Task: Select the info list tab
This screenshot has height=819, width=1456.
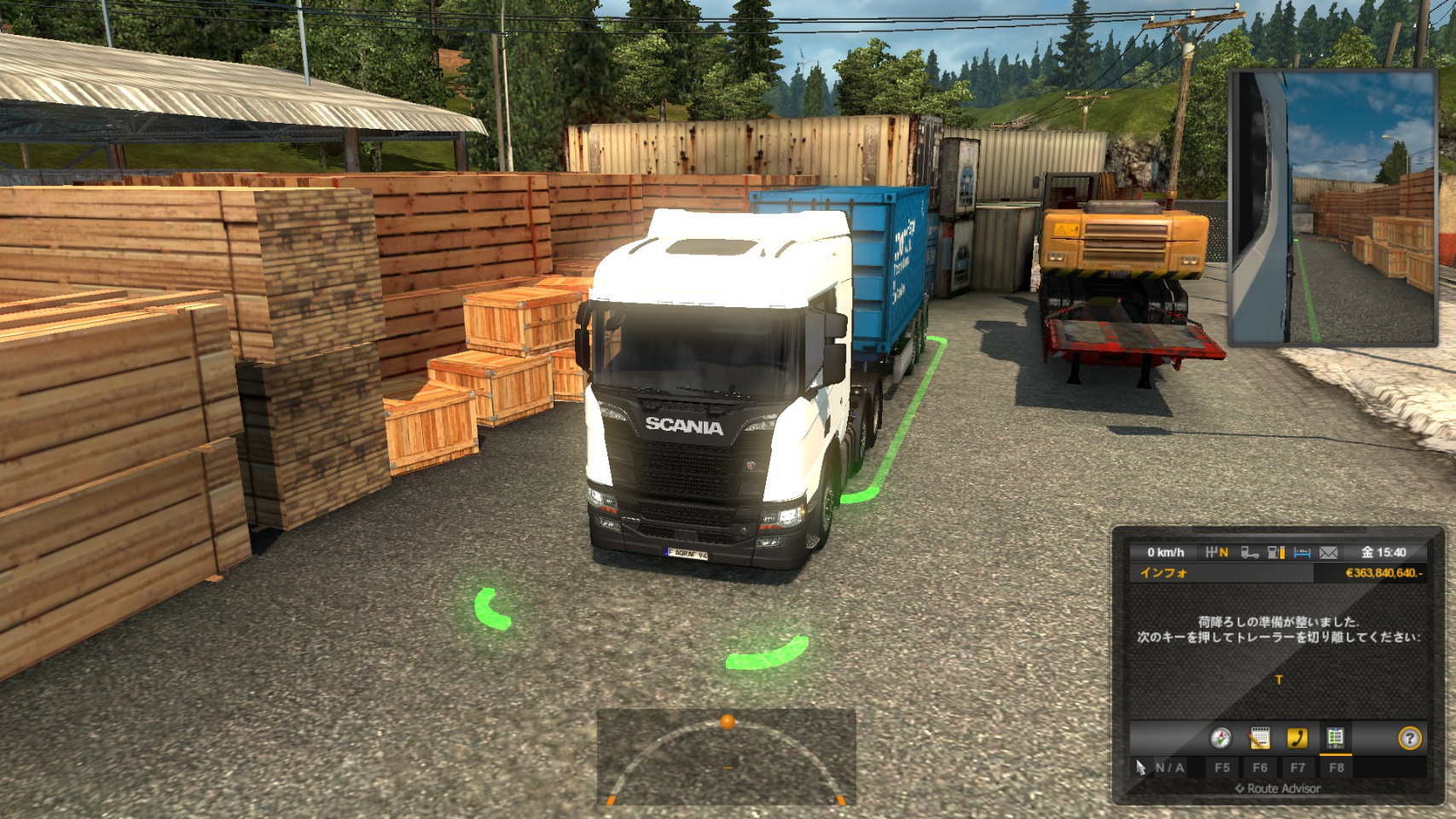Action: coord(1335,738)
